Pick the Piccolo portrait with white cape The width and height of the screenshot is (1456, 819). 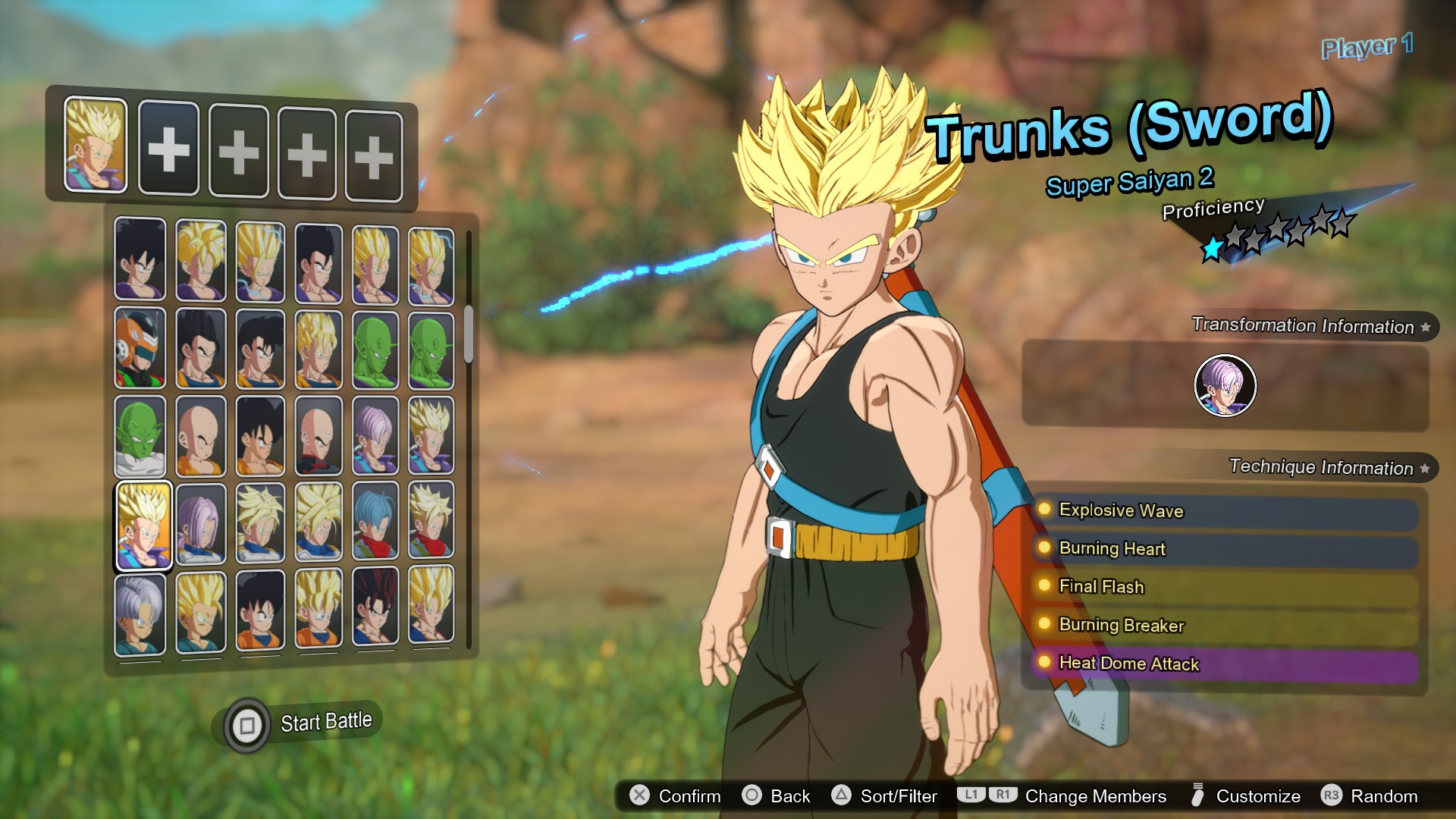click(x=140, y=436)
